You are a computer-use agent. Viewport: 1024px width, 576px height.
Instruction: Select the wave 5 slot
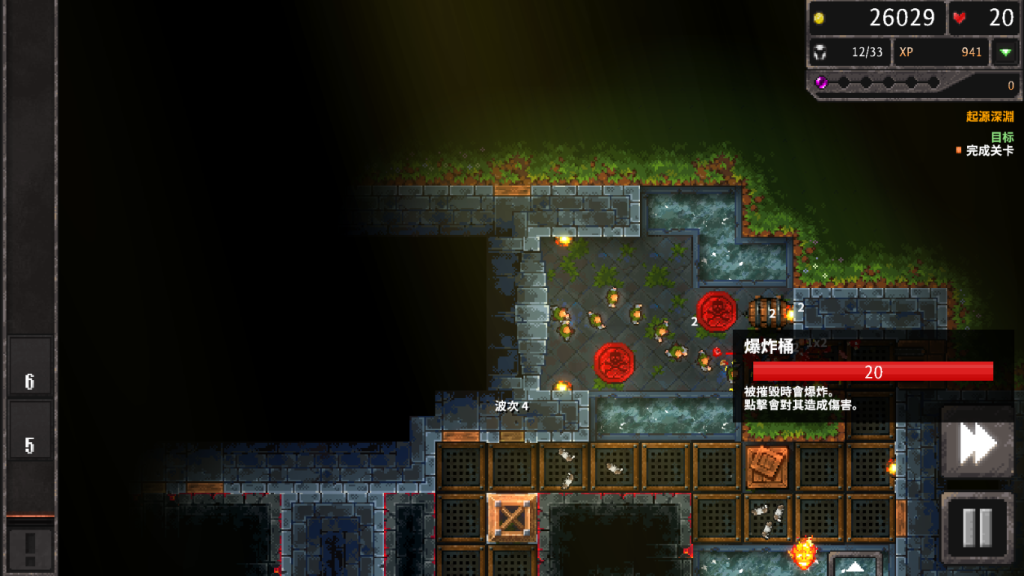30,445
